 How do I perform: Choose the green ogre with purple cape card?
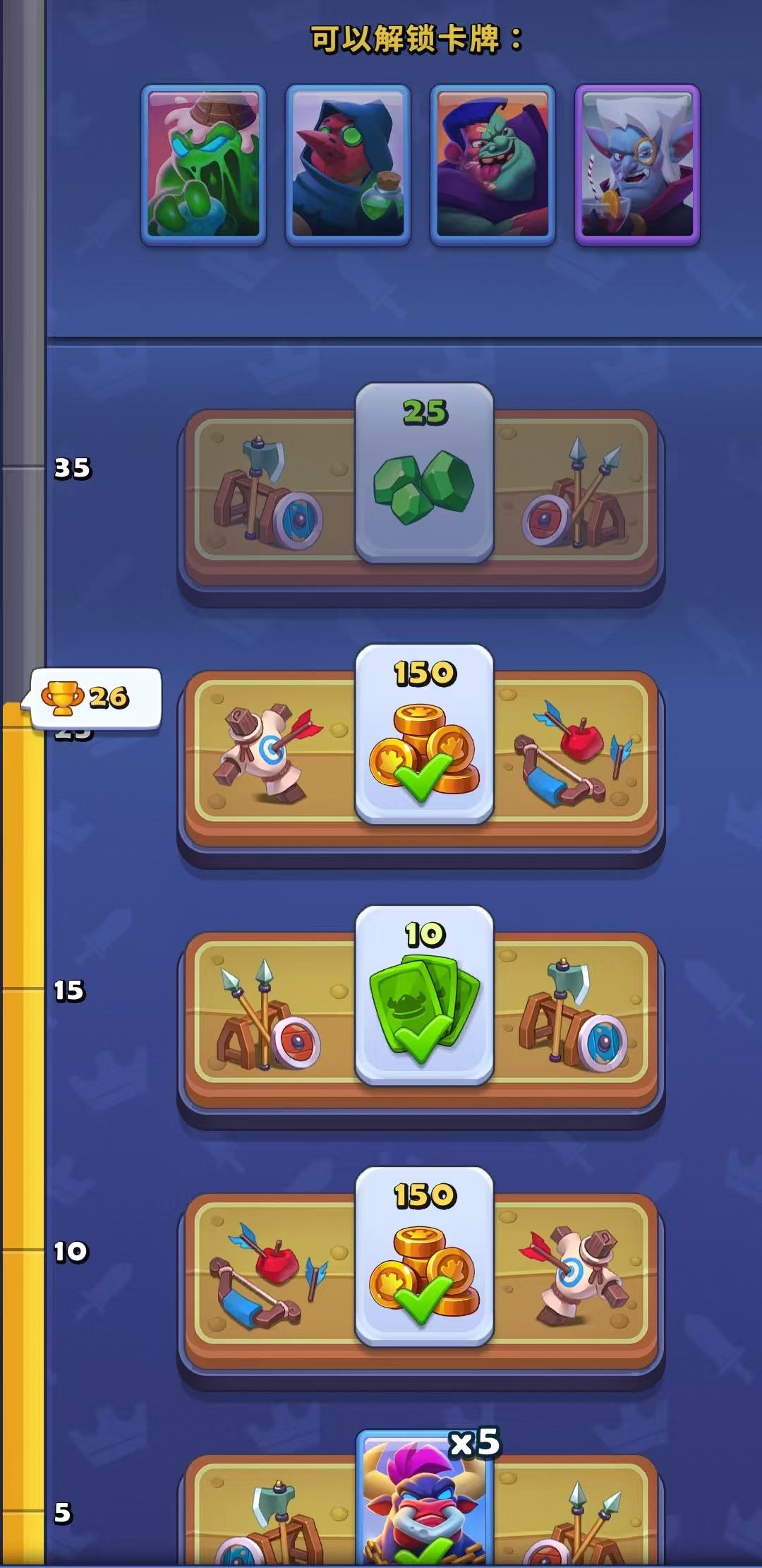[x=492, y=165]
